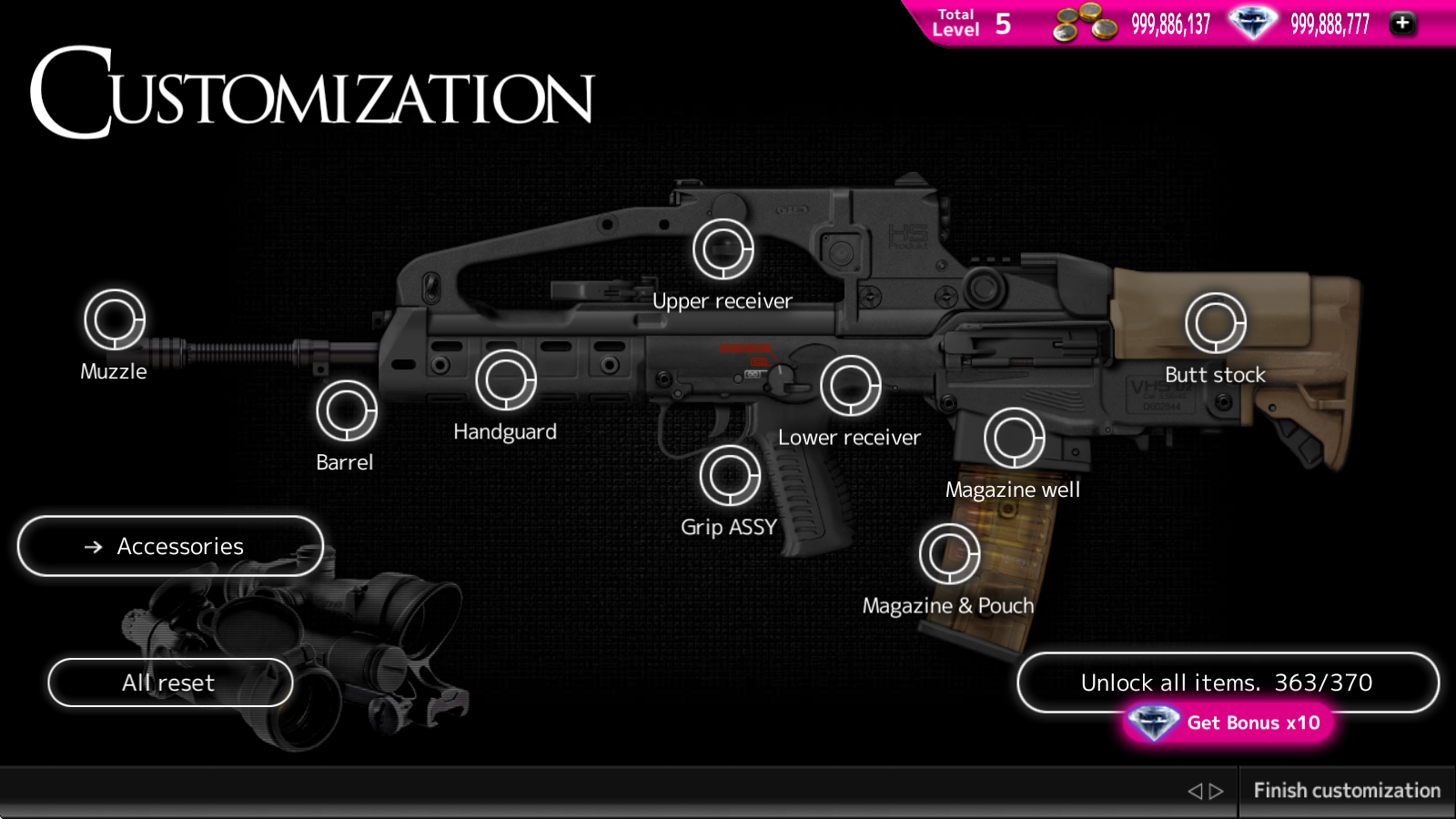Go to the Accessories section

pyautogui.click(x=170, y=546)
